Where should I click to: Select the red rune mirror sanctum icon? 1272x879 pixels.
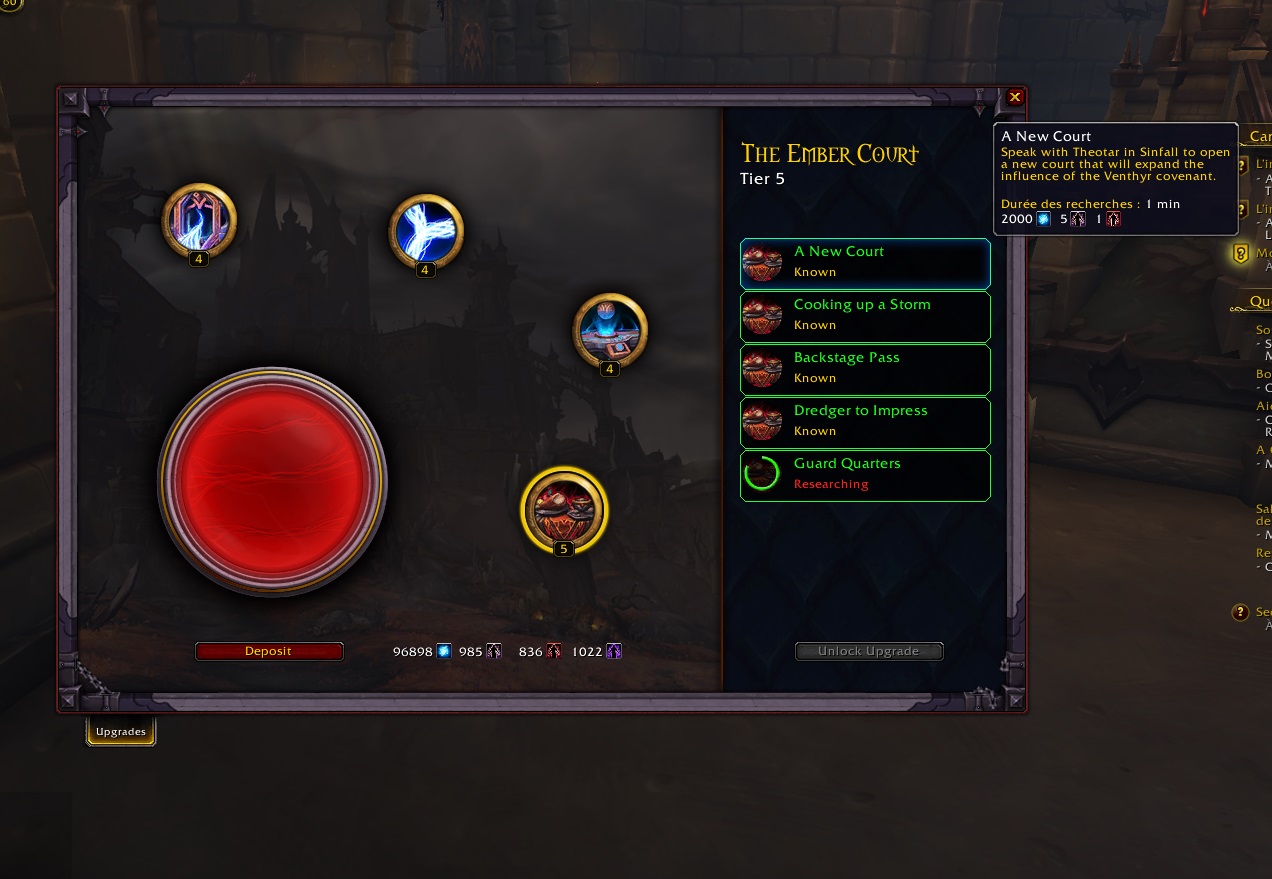(199, 219)
